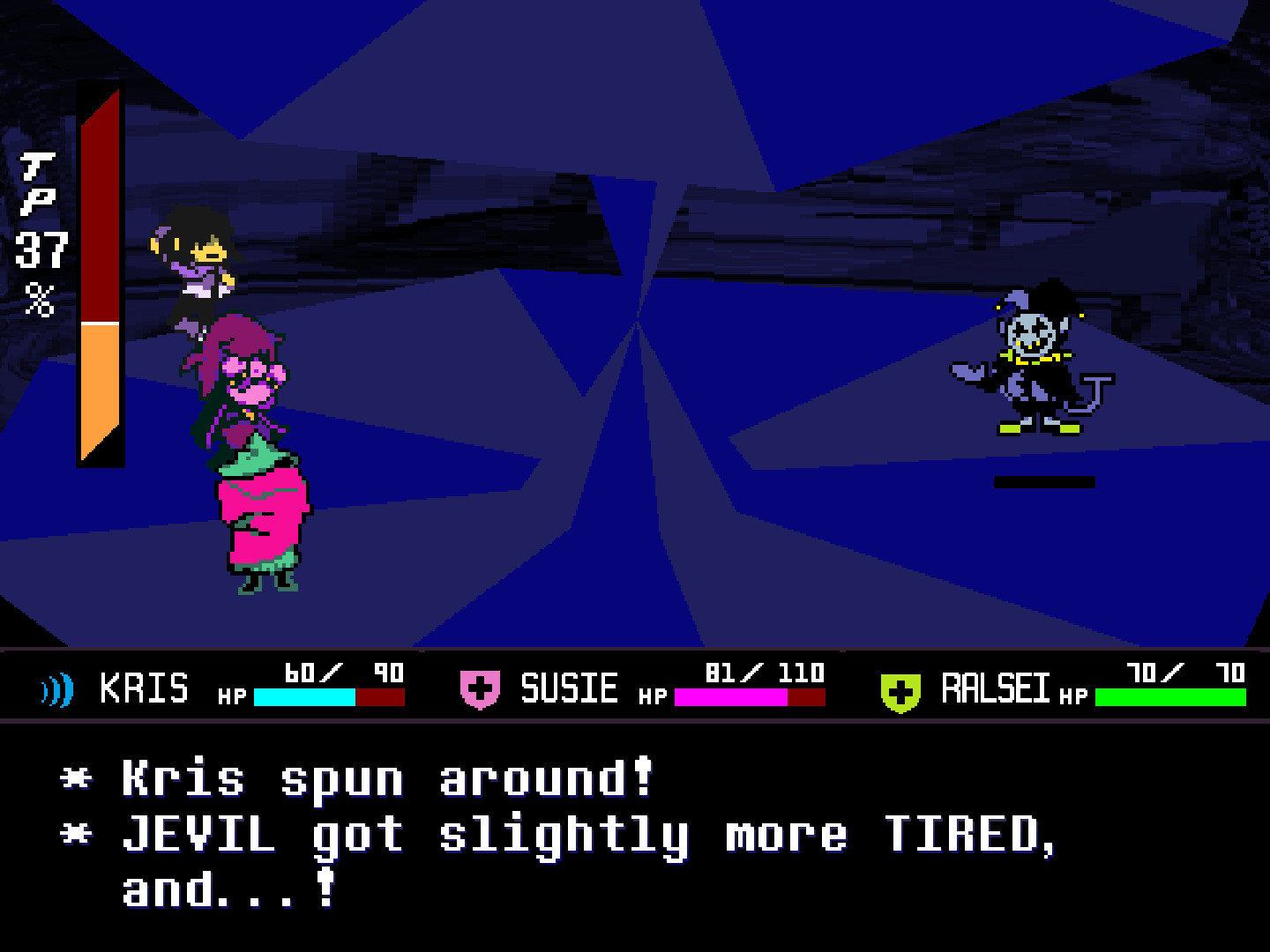Select the SUSIE name label
1270x952 pixels.
click(x=570, y=688)
